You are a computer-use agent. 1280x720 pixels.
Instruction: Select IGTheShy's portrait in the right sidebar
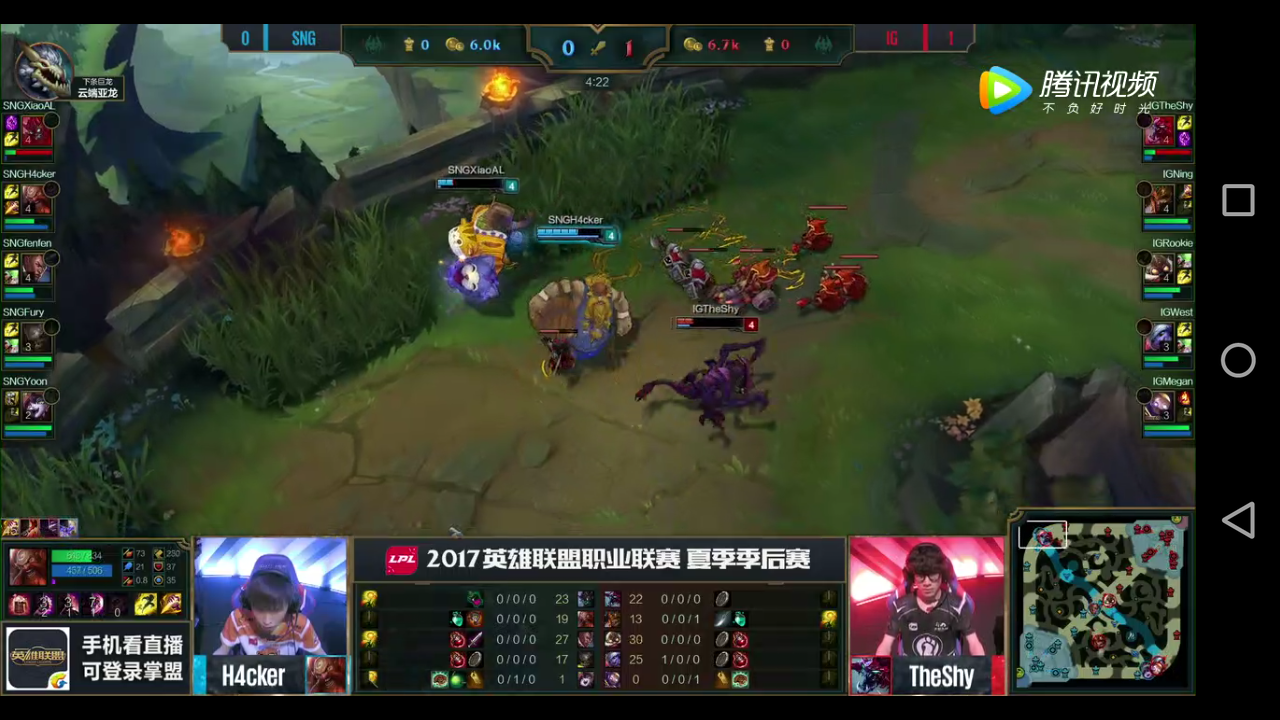1160,130
